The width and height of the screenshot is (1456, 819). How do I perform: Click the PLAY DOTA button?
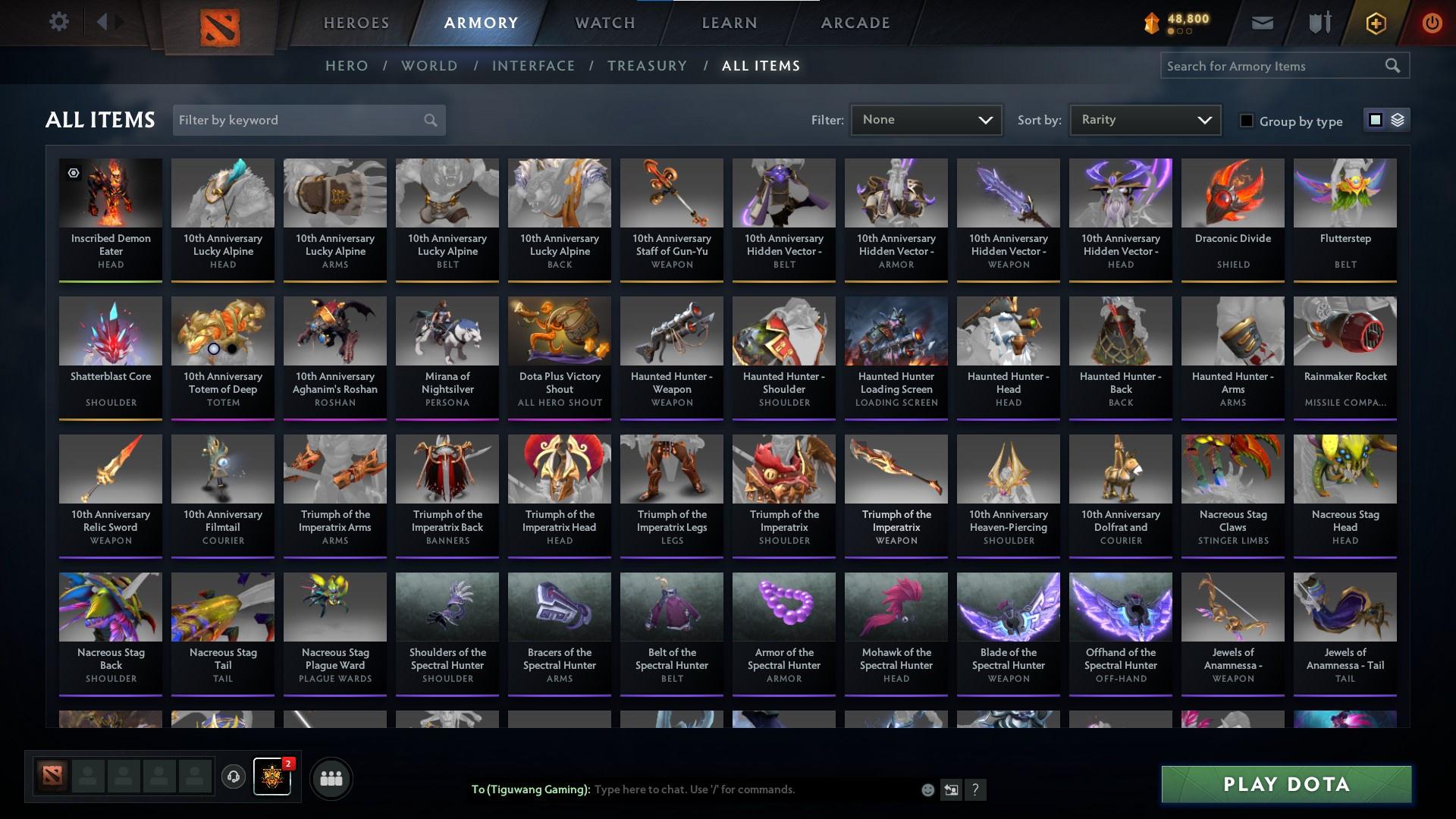click(x=1285, y=786)
